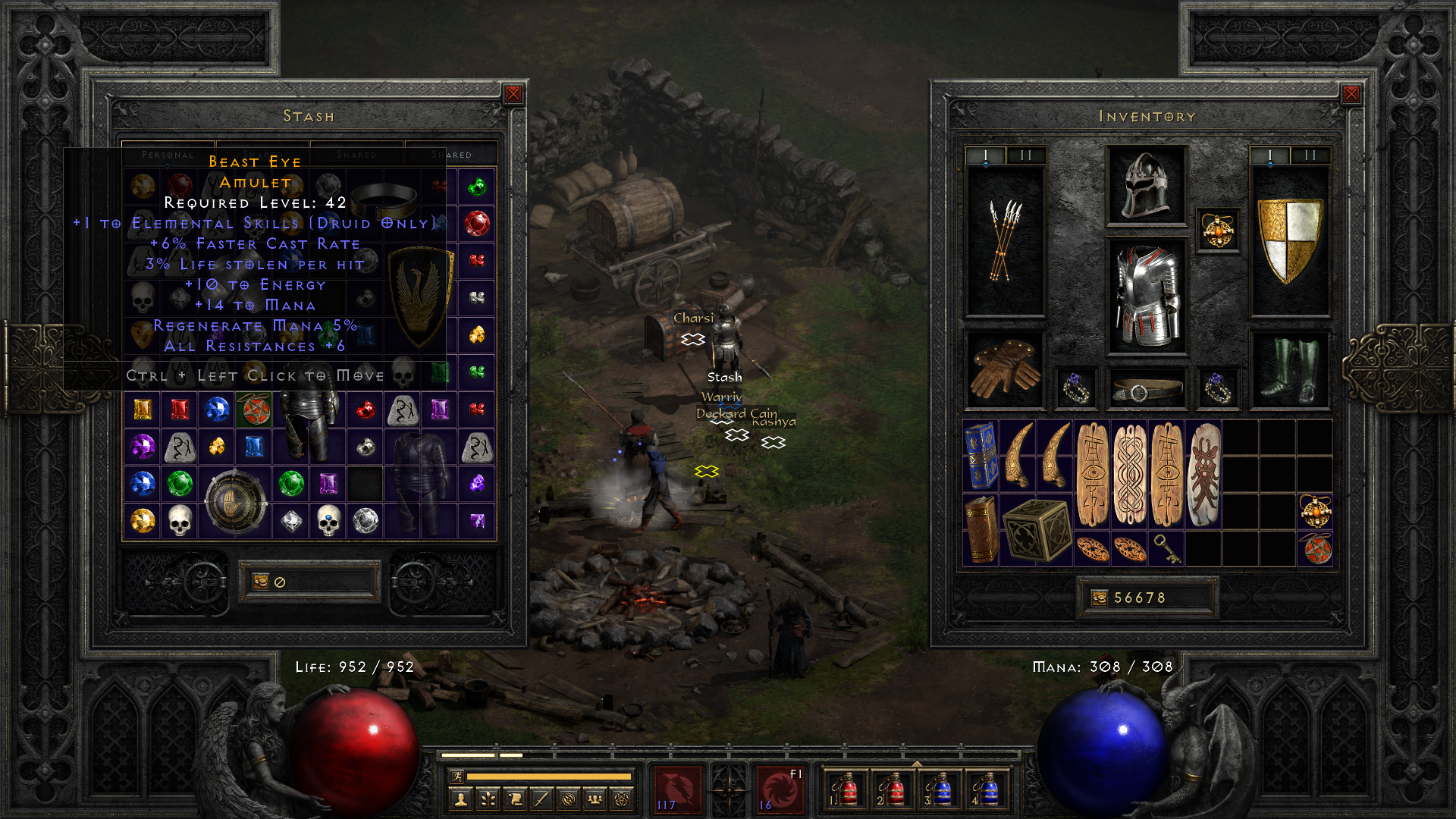Select the equipped plate body armor
1456x819 pixels.
pyautogui.click(x=1146, y=296)
